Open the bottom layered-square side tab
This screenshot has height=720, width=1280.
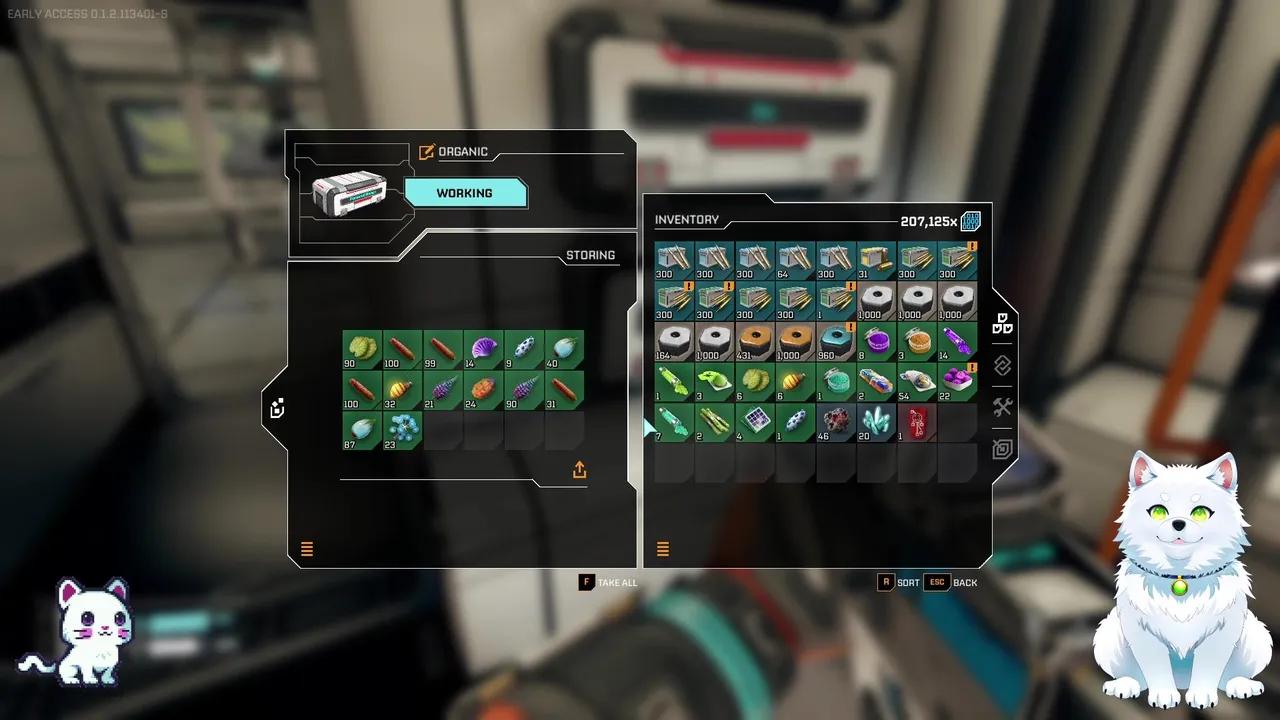(x=1003, y=449)
